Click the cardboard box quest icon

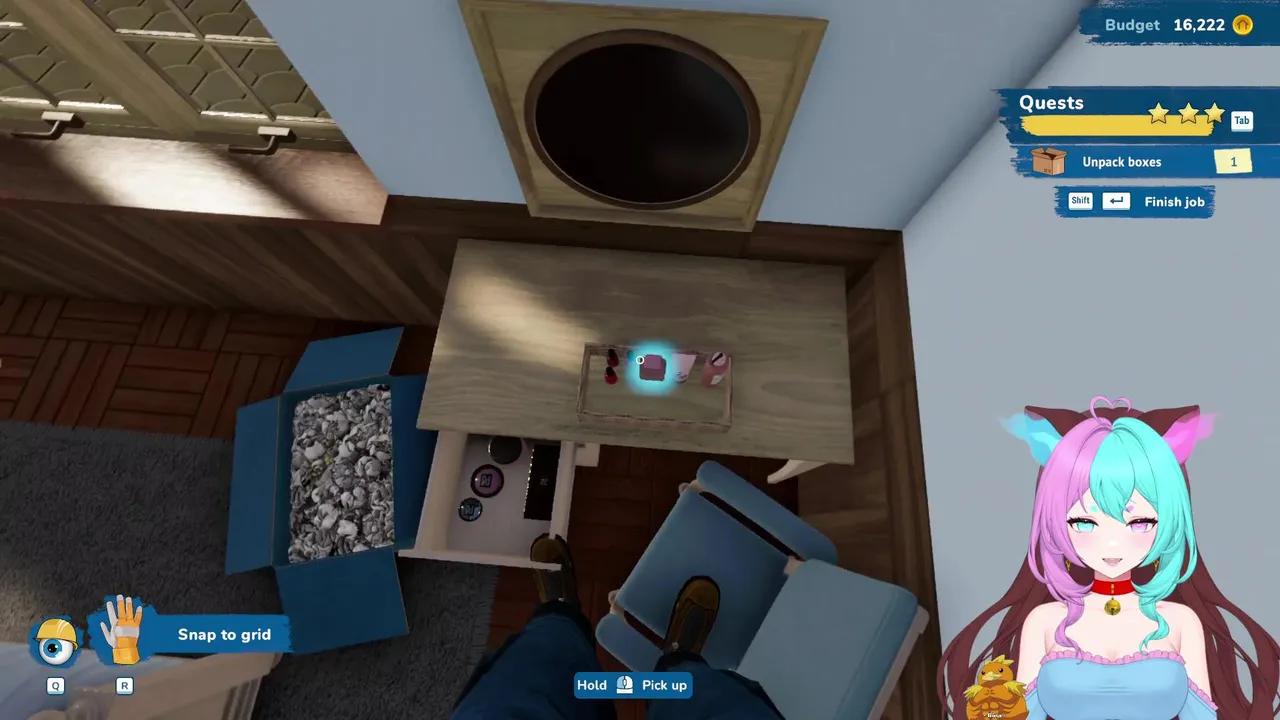1050,161
